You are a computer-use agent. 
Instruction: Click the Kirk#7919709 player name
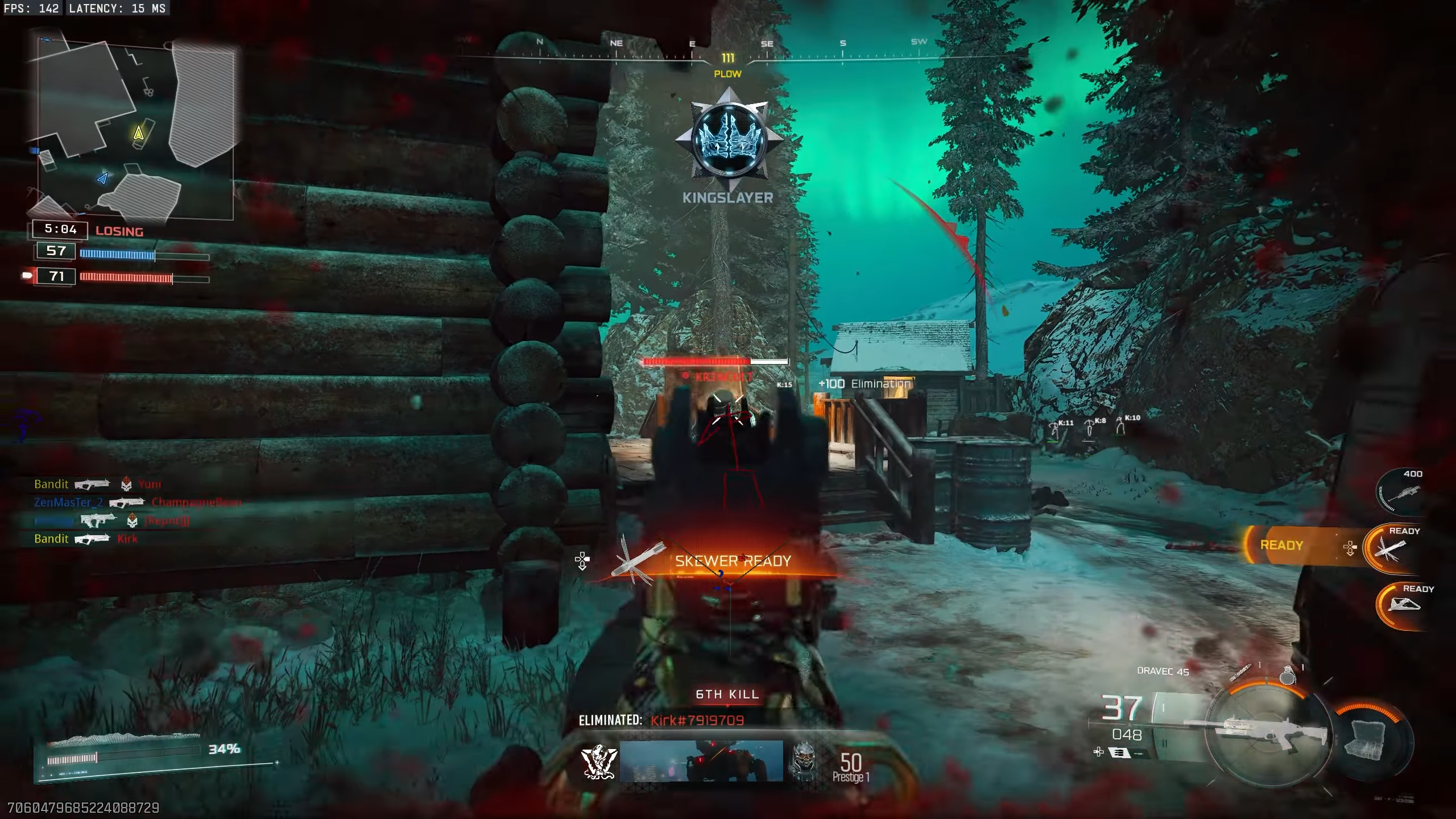click(697, 720)
